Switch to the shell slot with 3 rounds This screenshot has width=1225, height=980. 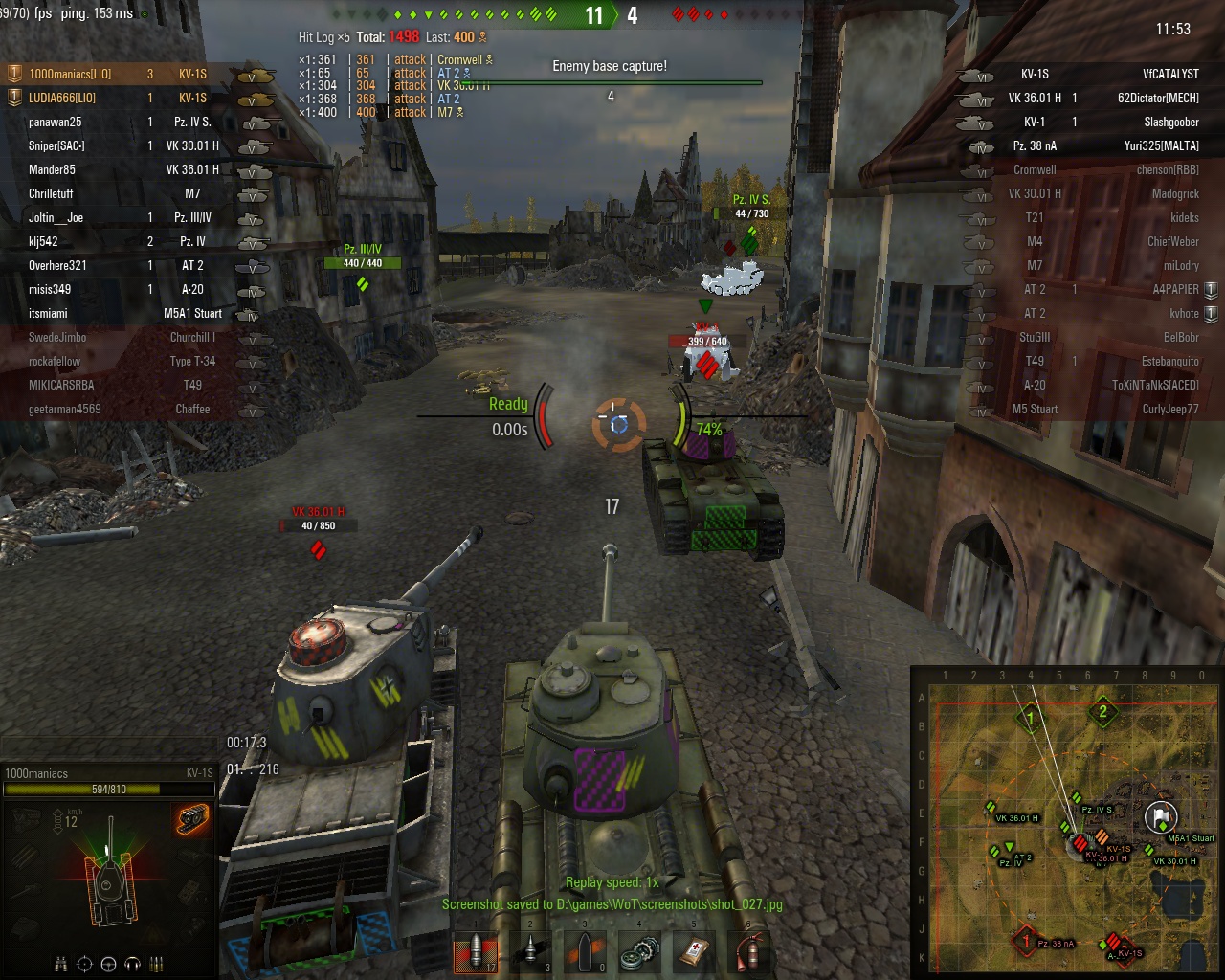[530, 952]
